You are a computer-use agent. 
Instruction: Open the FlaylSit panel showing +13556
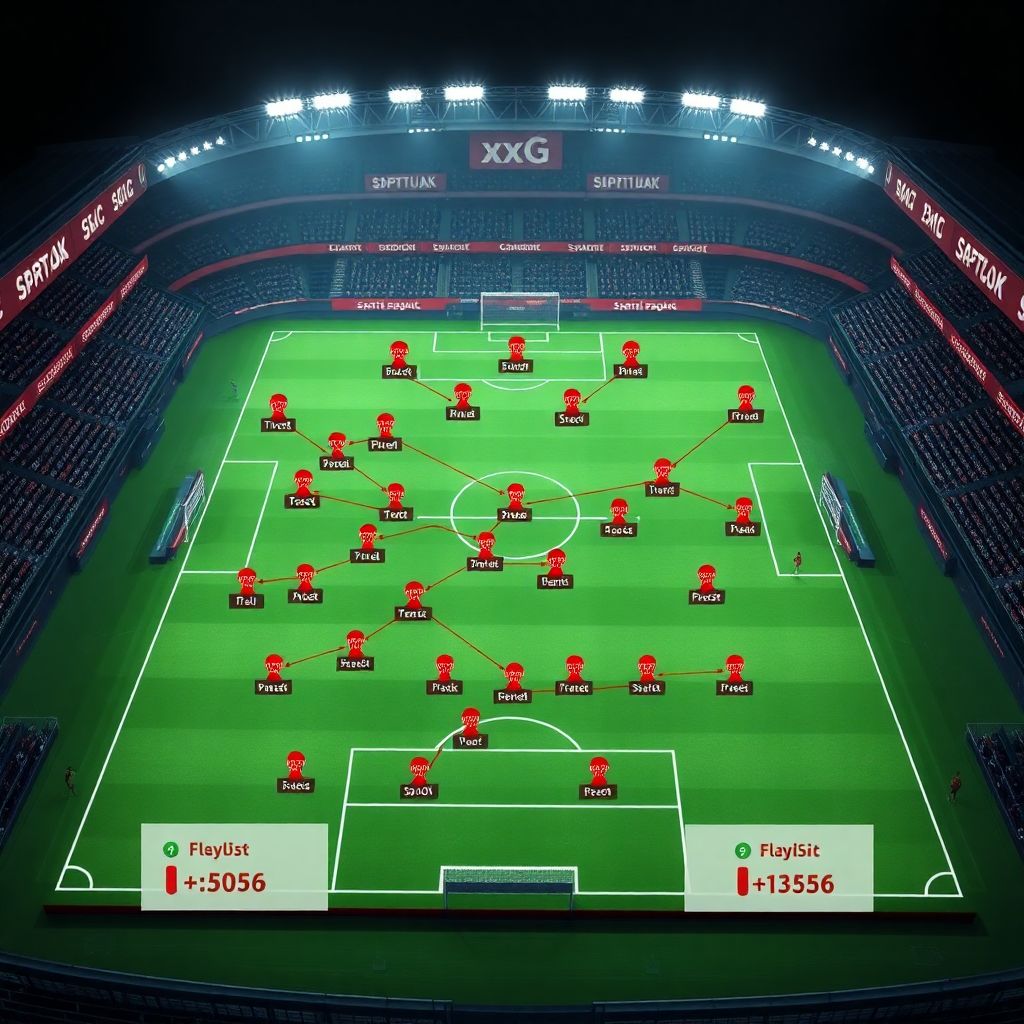click(x=778, y=867)
